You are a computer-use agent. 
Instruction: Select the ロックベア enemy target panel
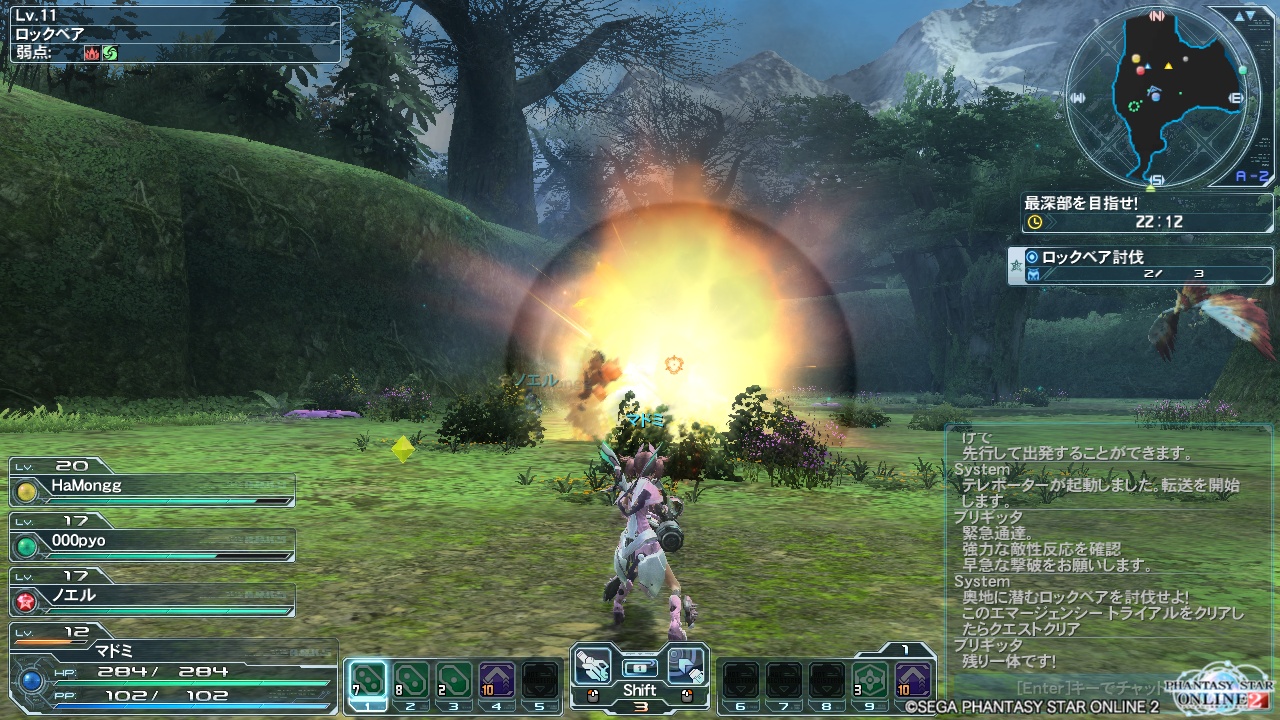pos(172,35)
